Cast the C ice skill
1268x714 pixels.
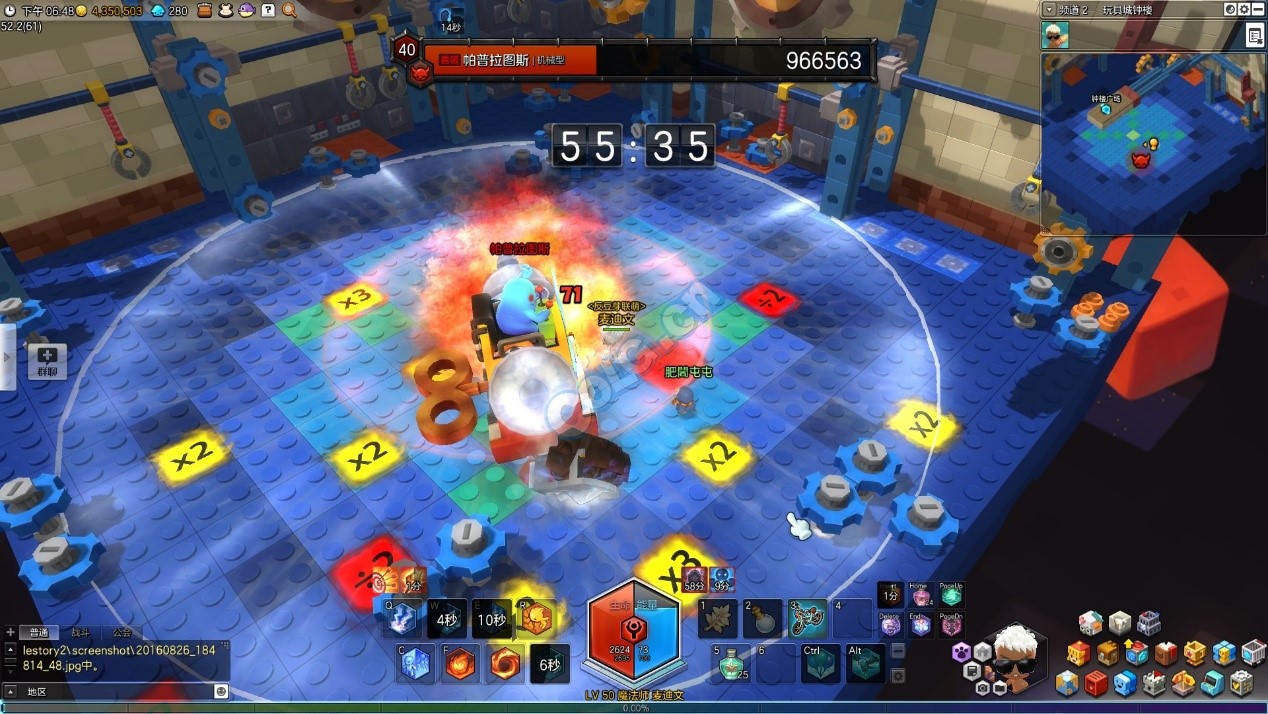tap(415, 663)
